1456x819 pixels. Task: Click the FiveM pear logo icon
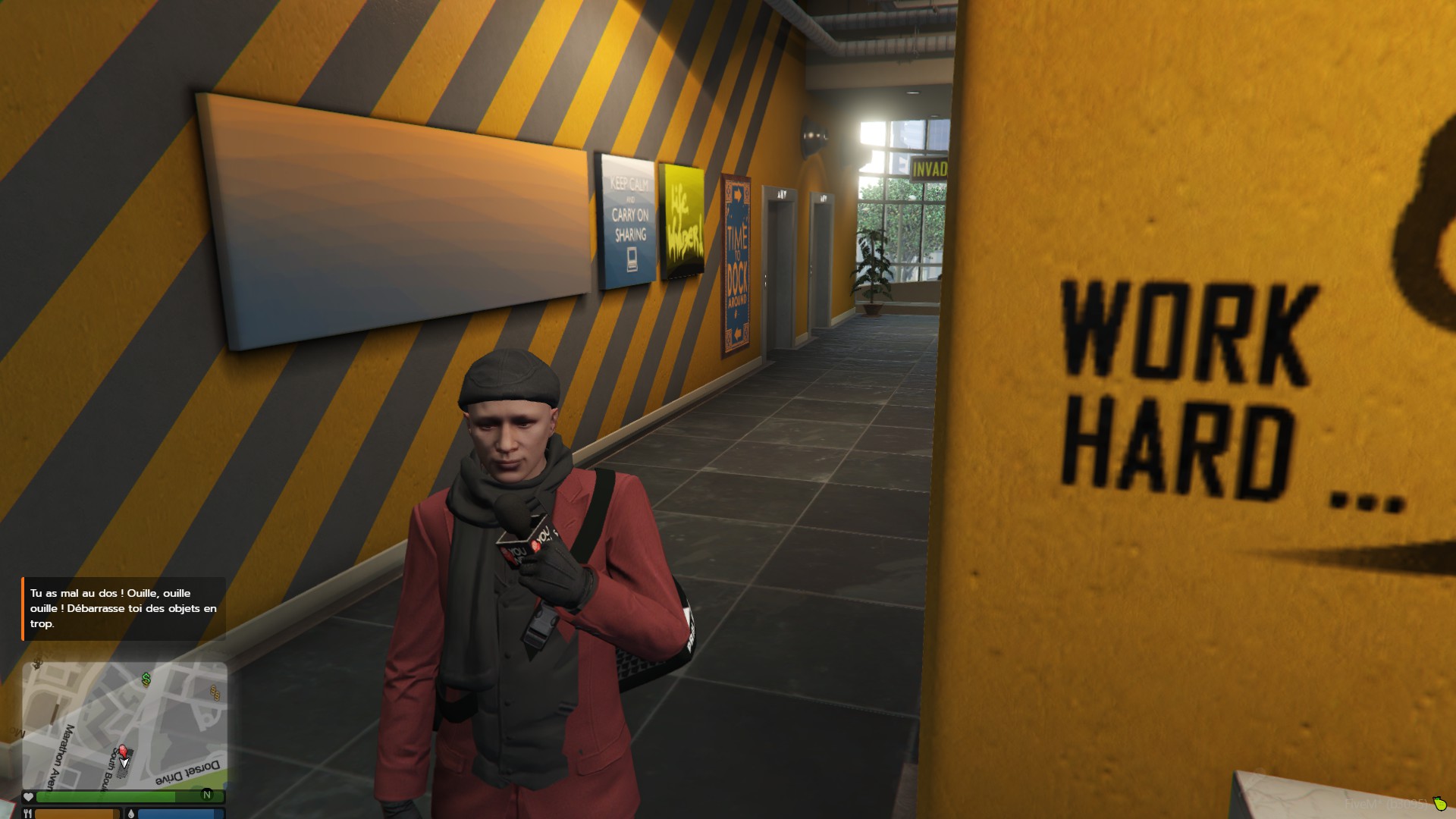(x=1439, y=804)
